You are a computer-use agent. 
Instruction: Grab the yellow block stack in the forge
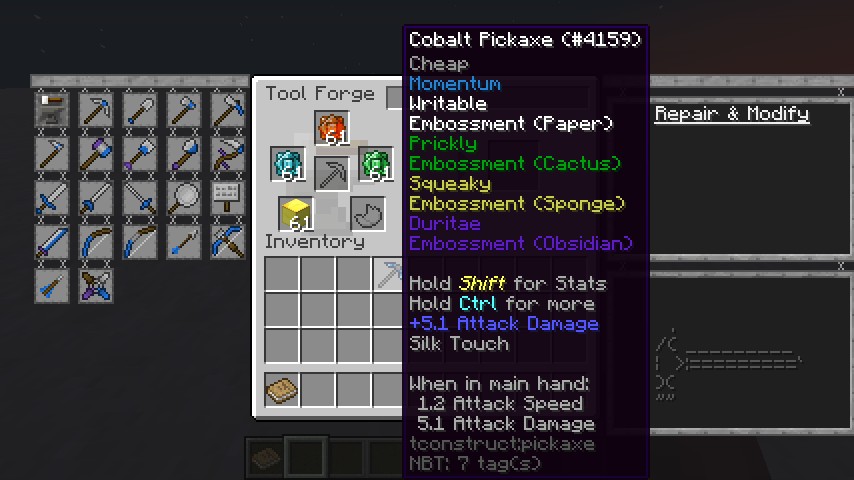tap(295, 214)
